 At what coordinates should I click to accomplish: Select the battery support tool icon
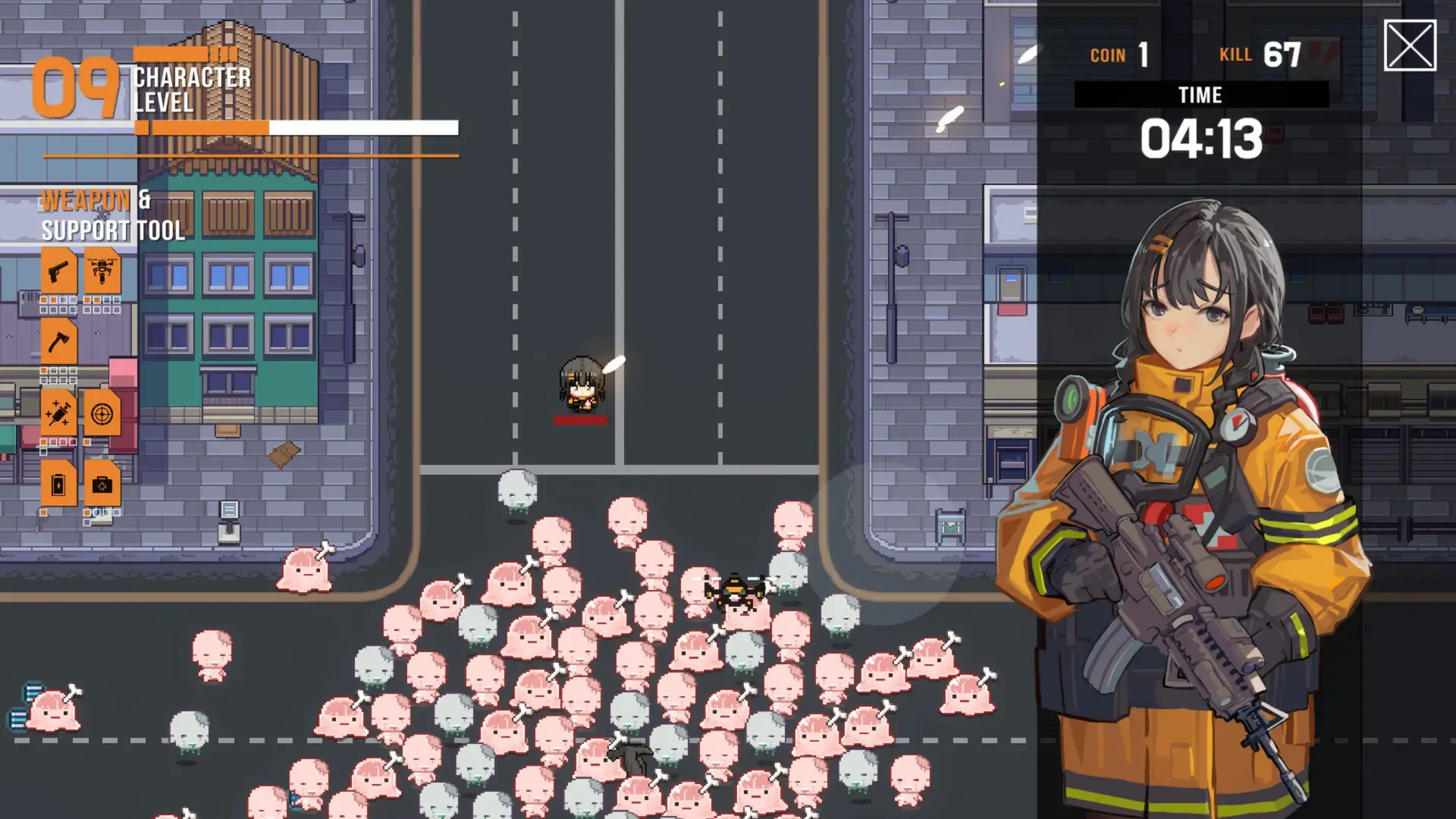pyautogui.click(x=60, y=484)
